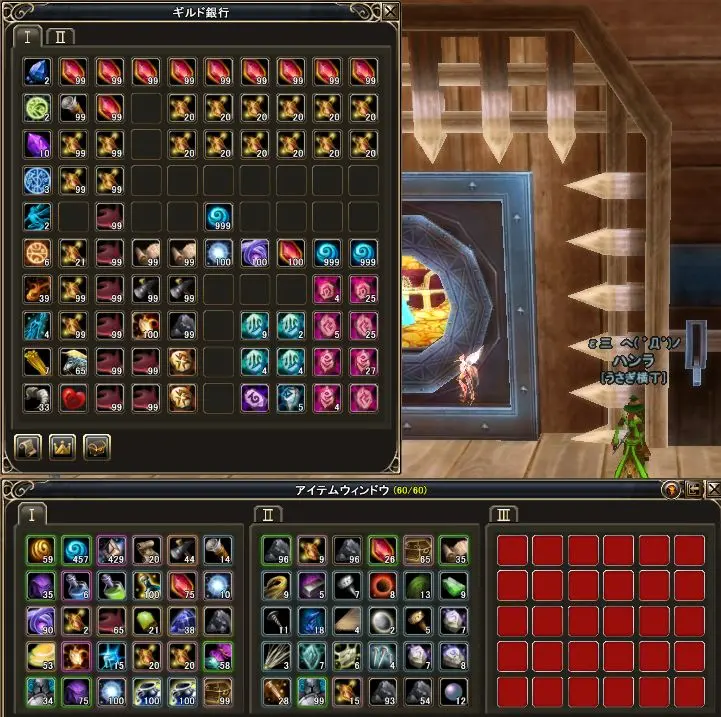The image size is (721, 717).
Task: Pick the blue swirl stack of 457
Action: tap(77, 549)
